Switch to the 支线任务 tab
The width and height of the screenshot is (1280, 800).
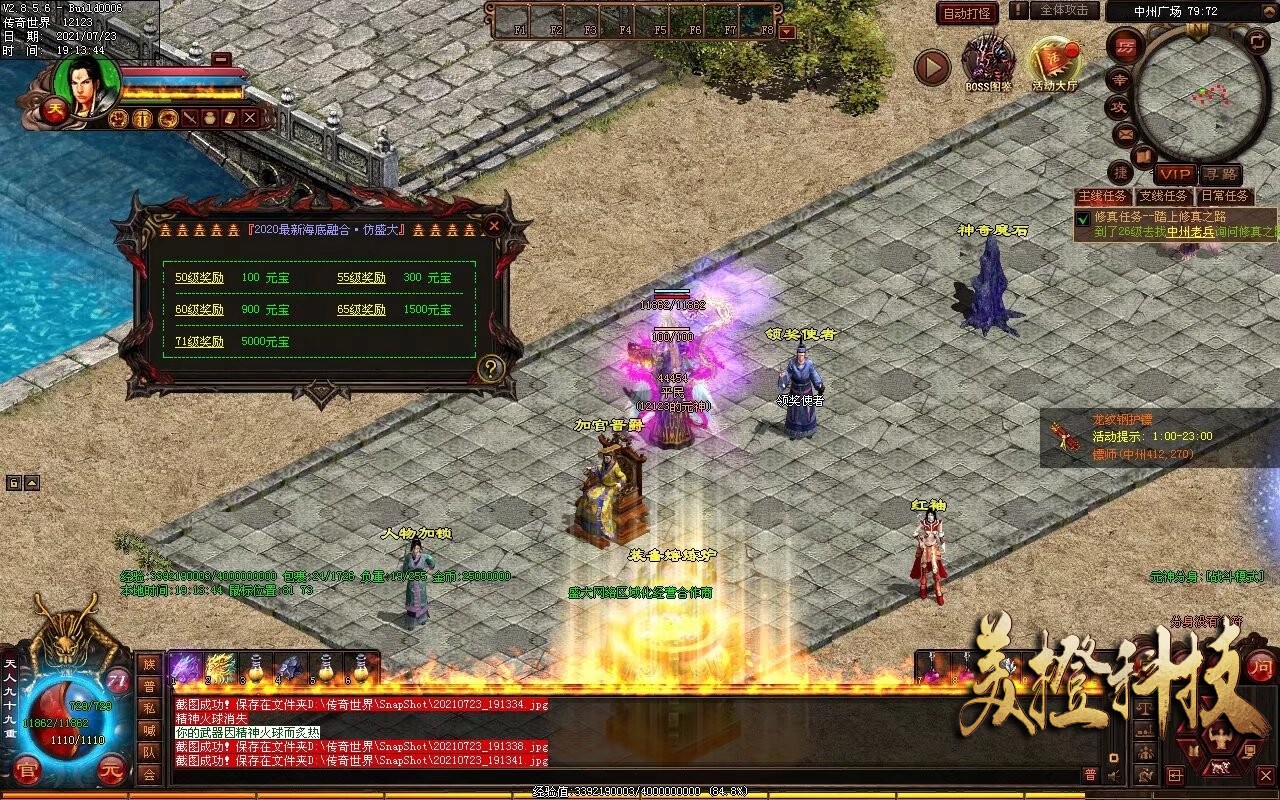point(1163,196)
